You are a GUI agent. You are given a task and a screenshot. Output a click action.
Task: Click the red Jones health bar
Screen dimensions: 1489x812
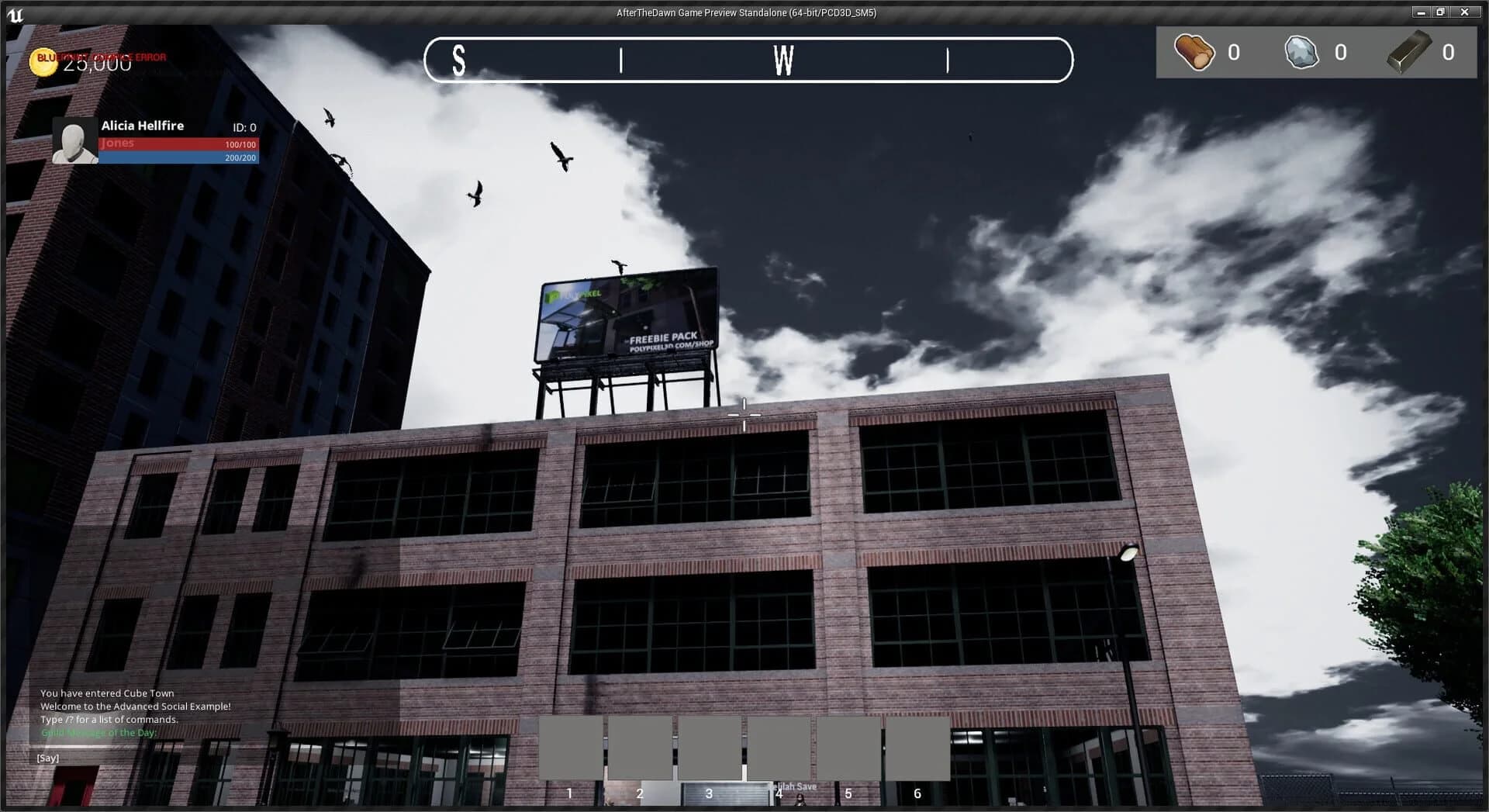(x=178, y=143)
